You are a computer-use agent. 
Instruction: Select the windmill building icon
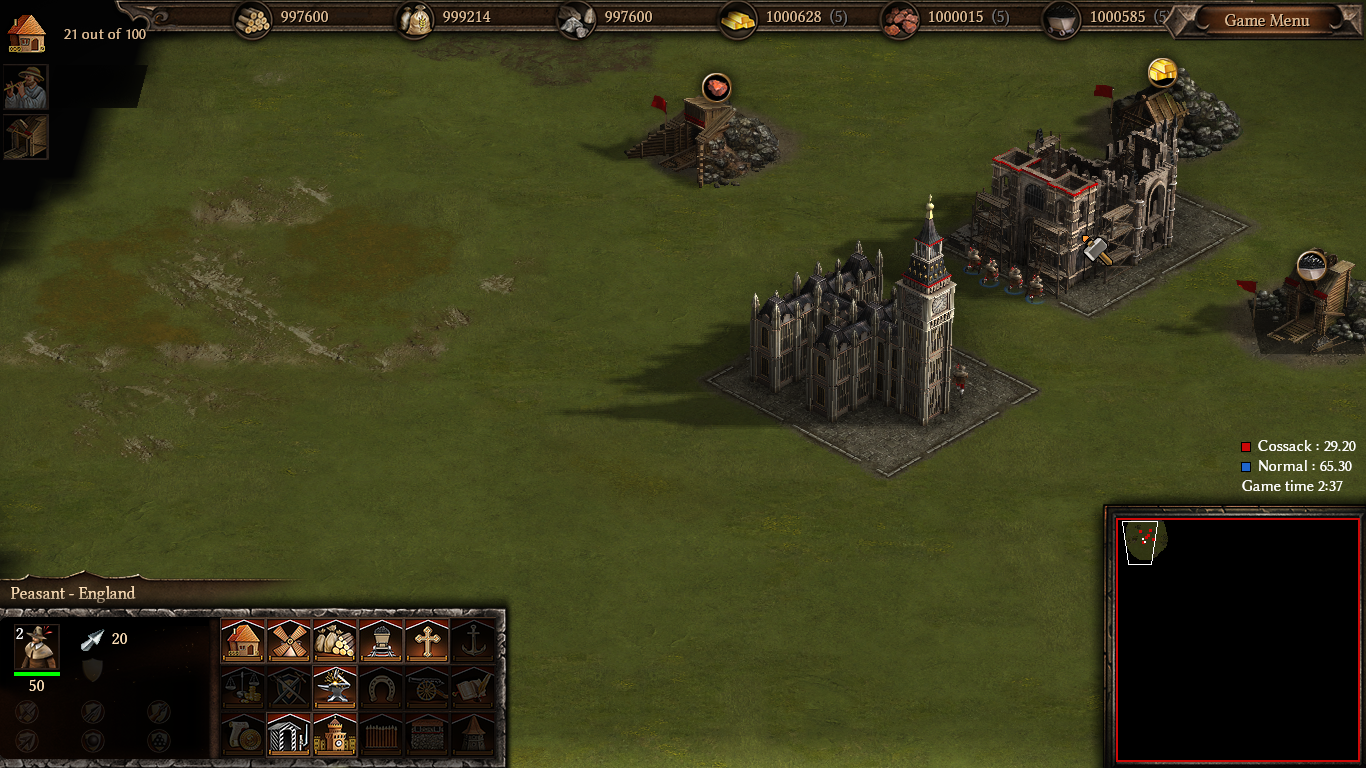[x=289, y=640]
